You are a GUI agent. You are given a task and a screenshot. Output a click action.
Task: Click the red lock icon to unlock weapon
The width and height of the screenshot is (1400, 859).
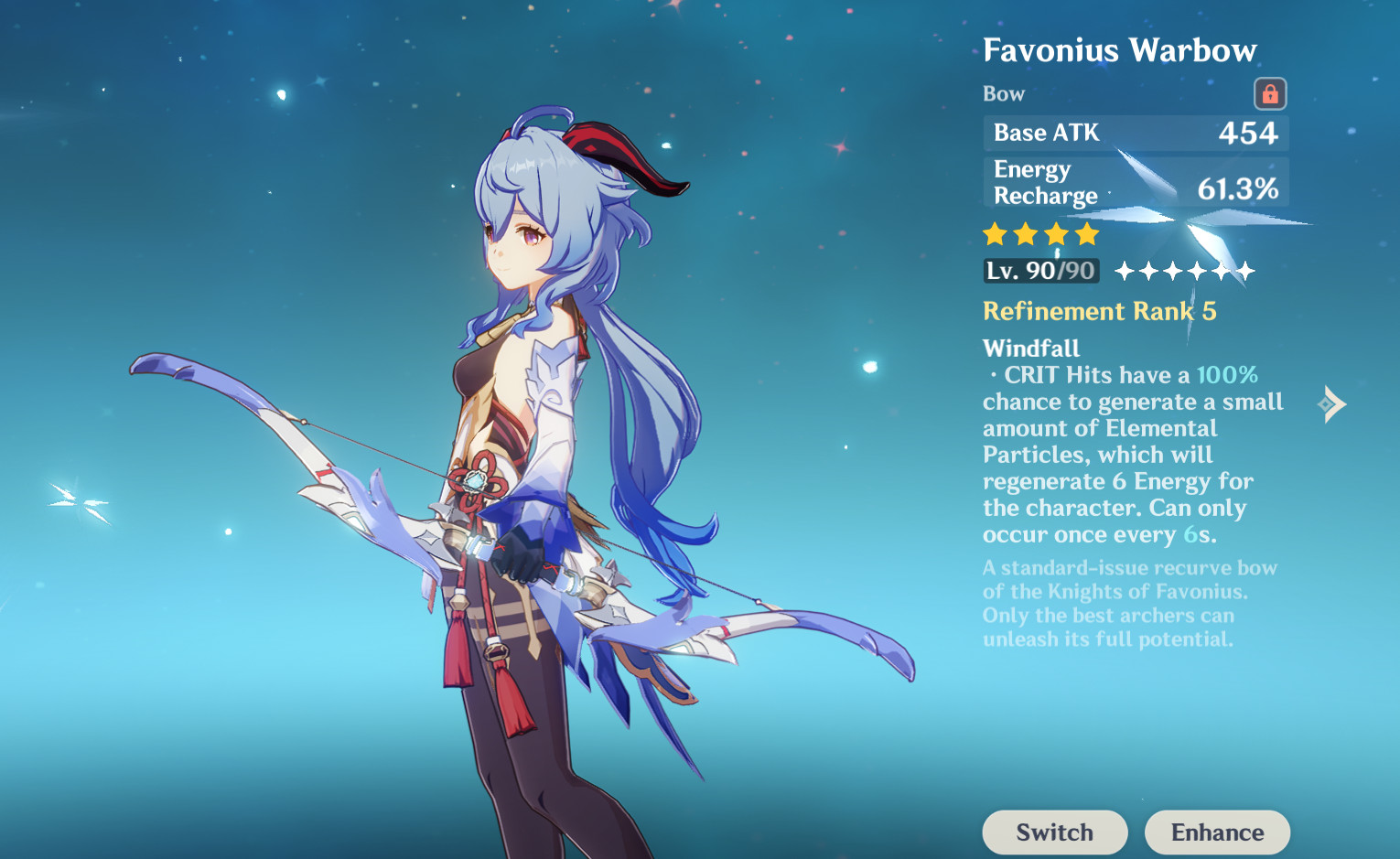coord(1270,93)
